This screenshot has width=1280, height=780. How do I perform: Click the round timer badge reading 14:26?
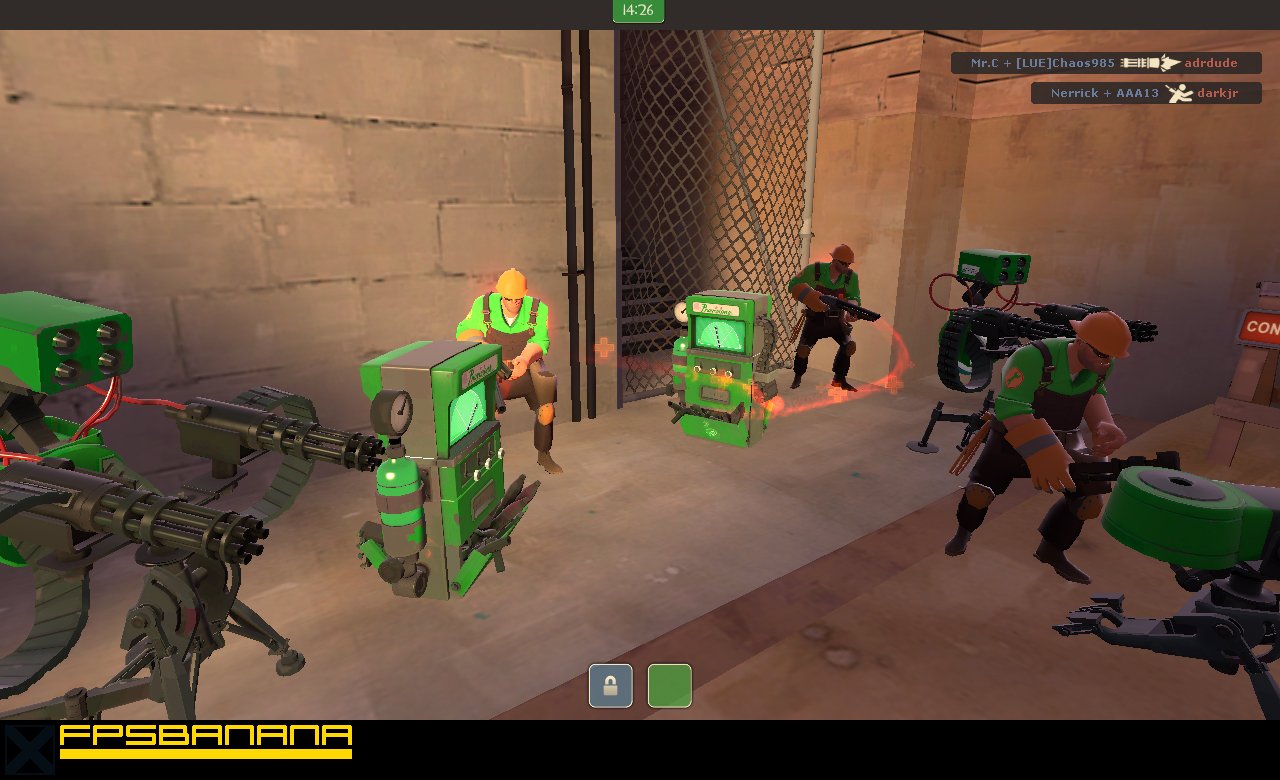tap(638, 12)
